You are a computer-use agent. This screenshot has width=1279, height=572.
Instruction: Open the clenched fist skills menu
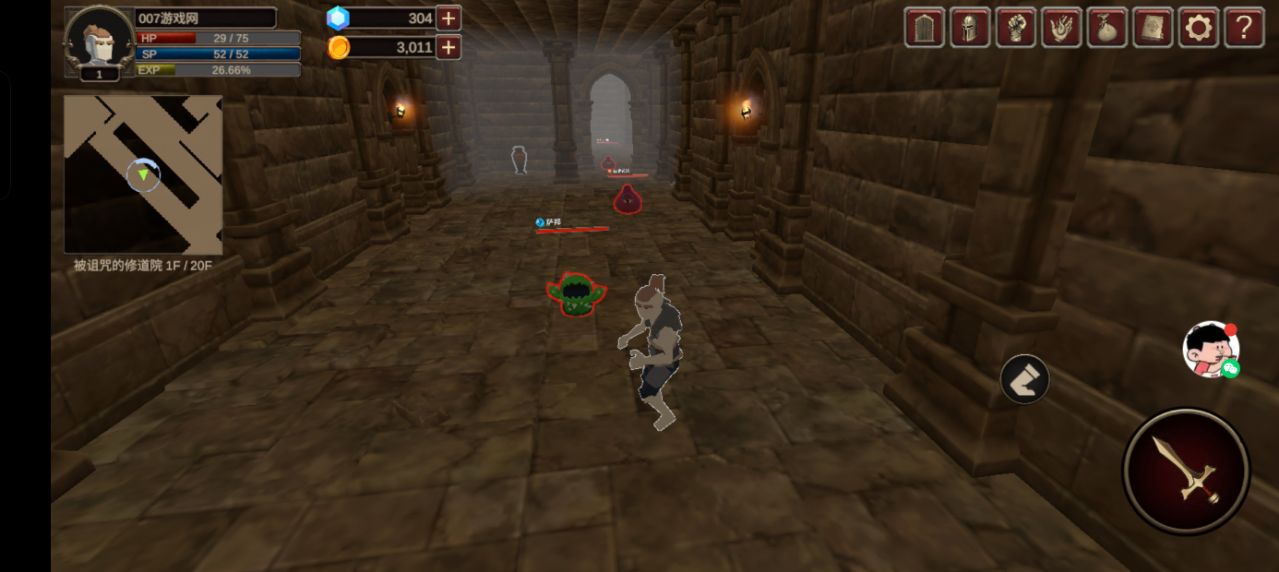click(x=1016, y=27)
